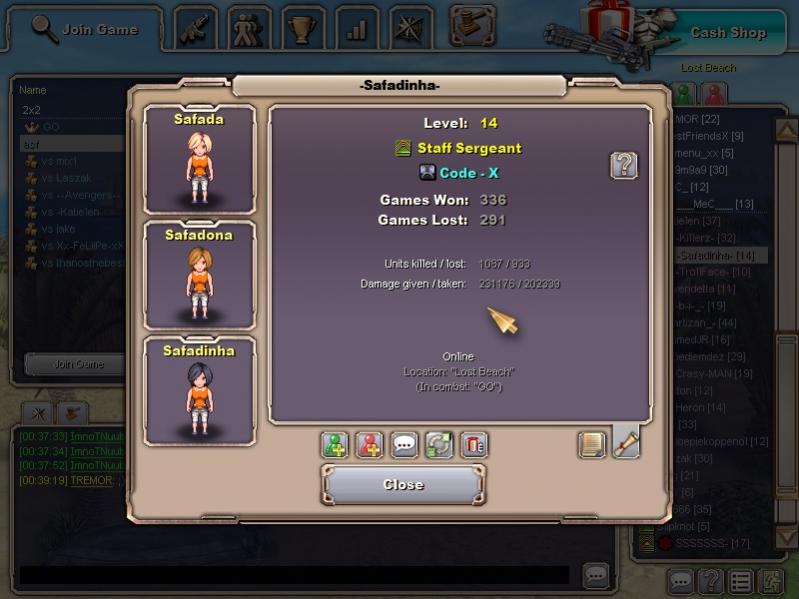Open the bar chart statistics tab
The width and height of the screenshot is (799, 599).
357,29
